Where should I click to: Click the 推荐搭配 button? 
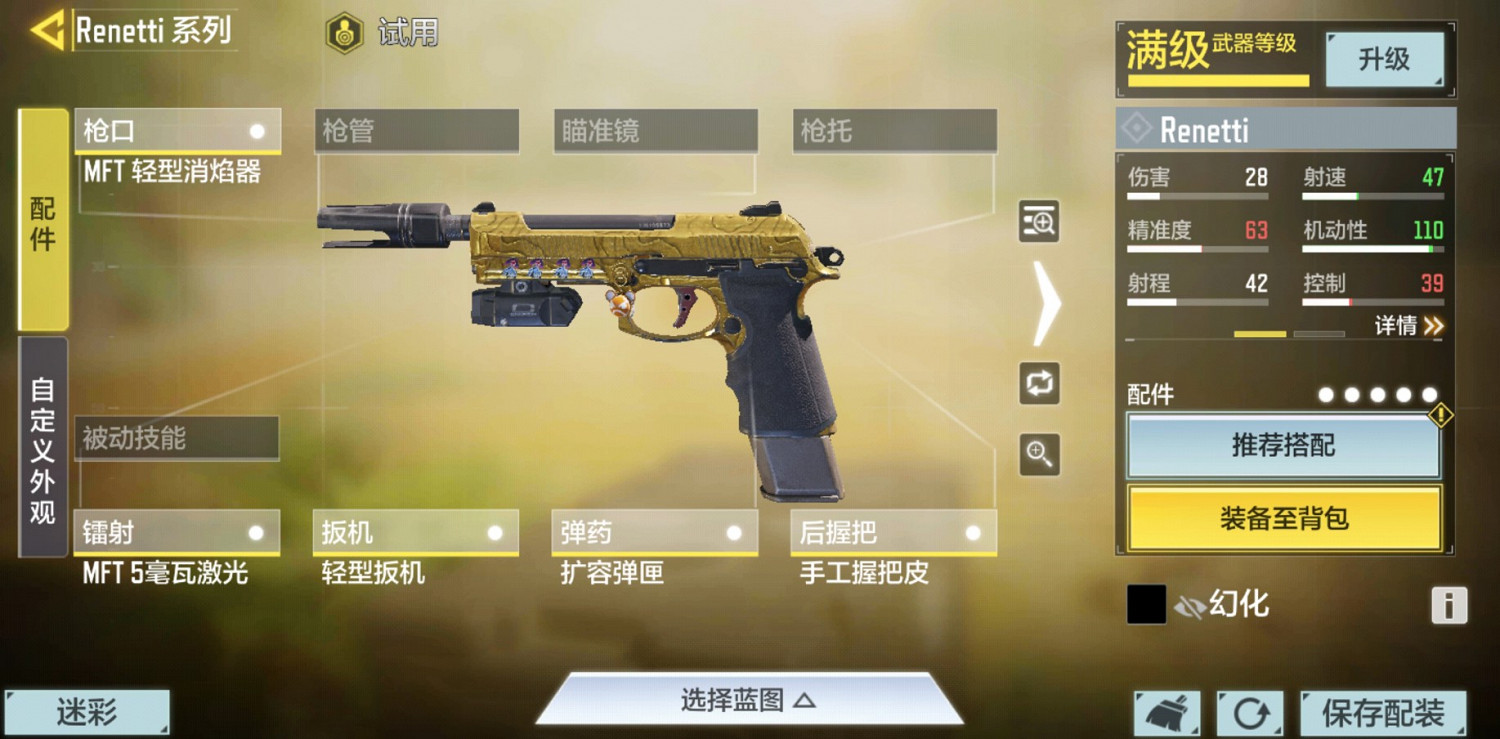1285,444
